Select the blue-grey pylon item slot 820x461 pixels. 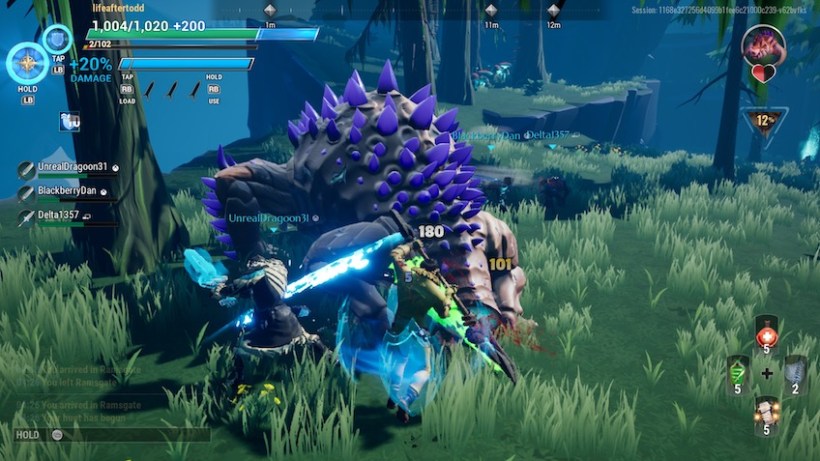click(795, 372)
